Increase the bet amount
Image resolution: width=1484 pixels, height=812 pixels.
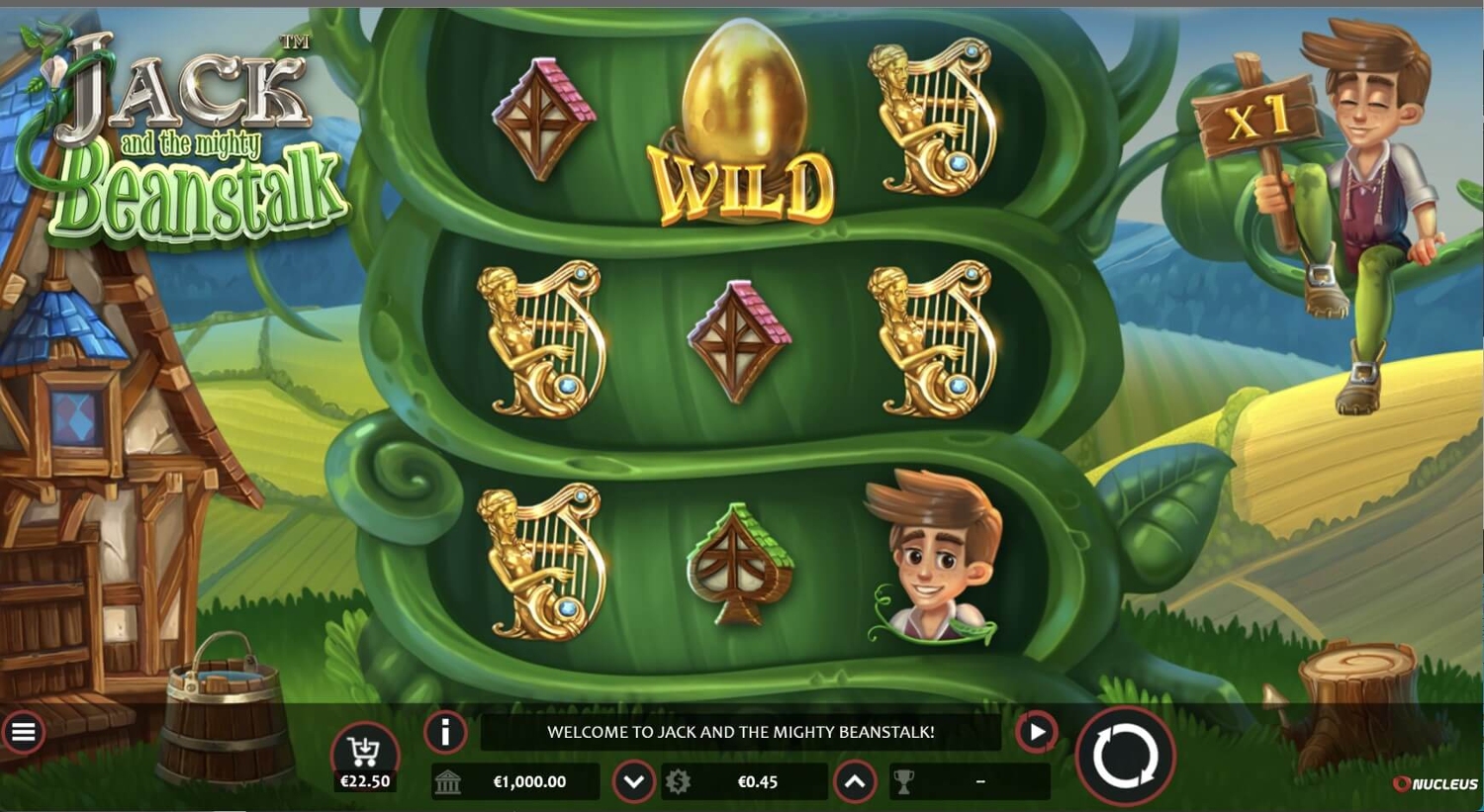855,782
